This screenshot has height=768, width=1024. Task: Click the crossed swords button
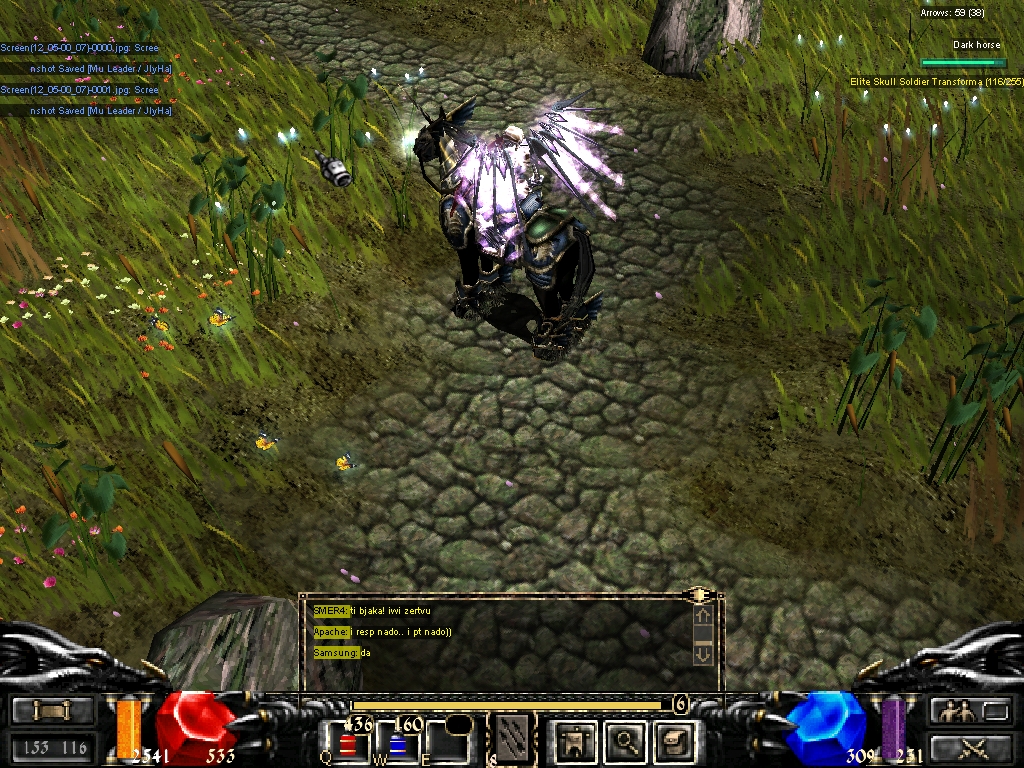972,746
